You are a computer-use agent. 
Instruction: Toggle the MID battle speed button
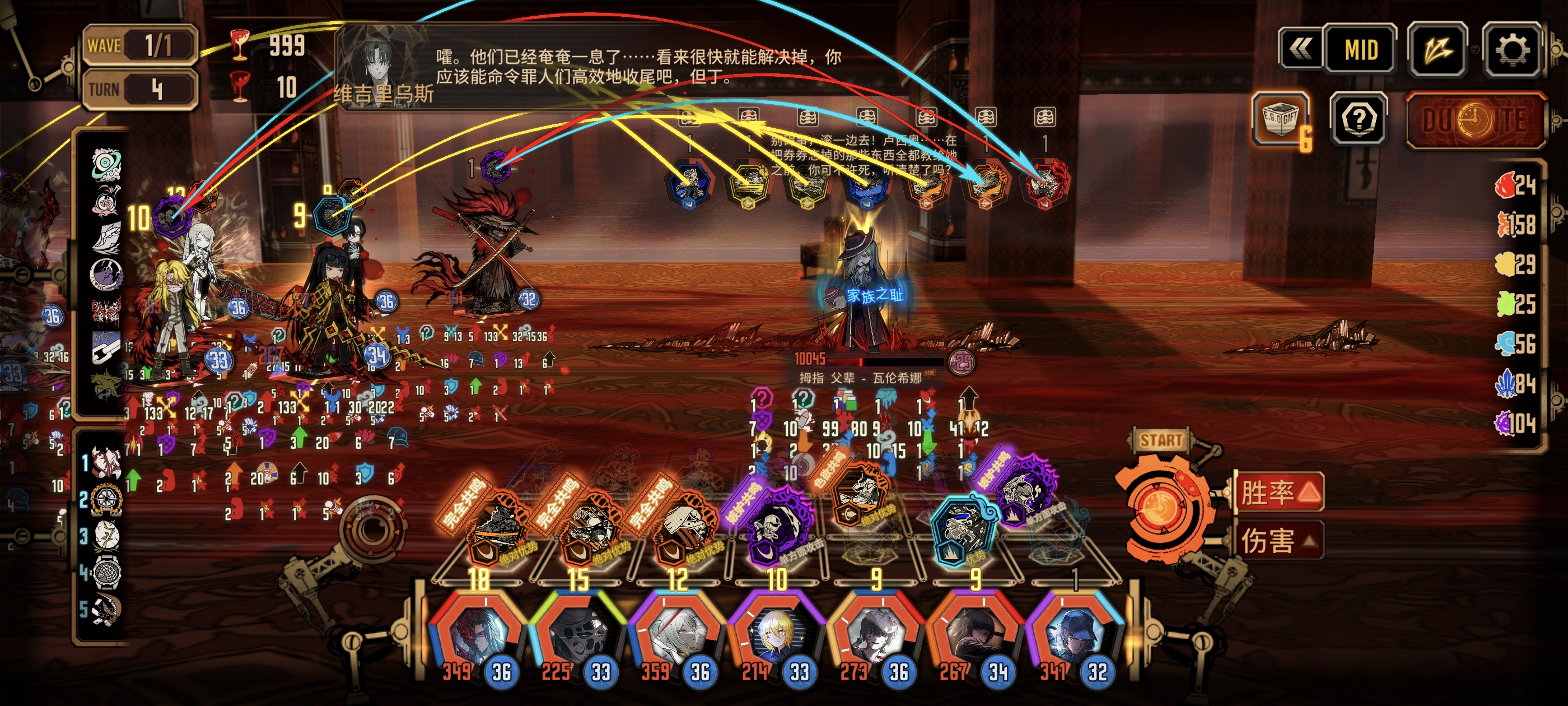(1360, 50)
